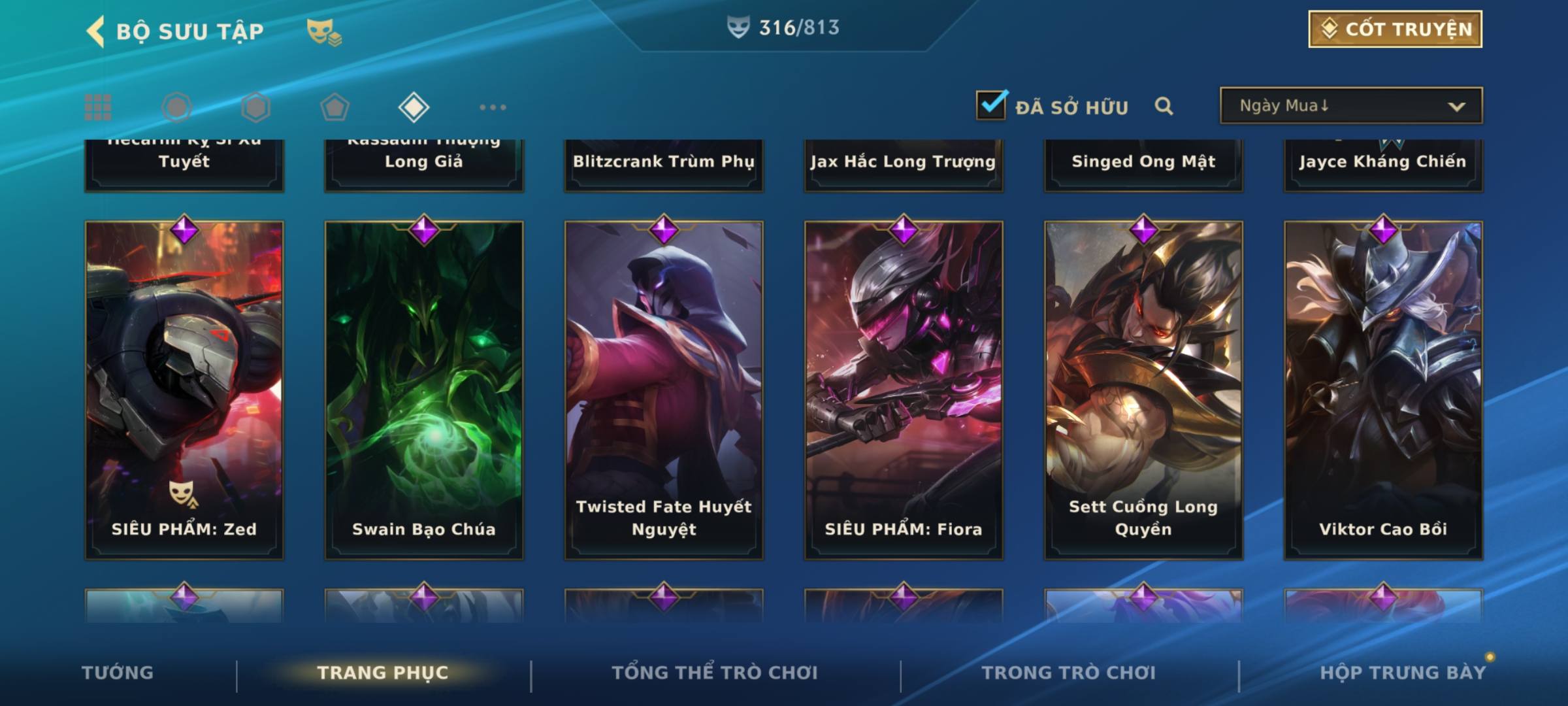
Task: Select the grid all-rarities filter icon
Action: point(98,107)
